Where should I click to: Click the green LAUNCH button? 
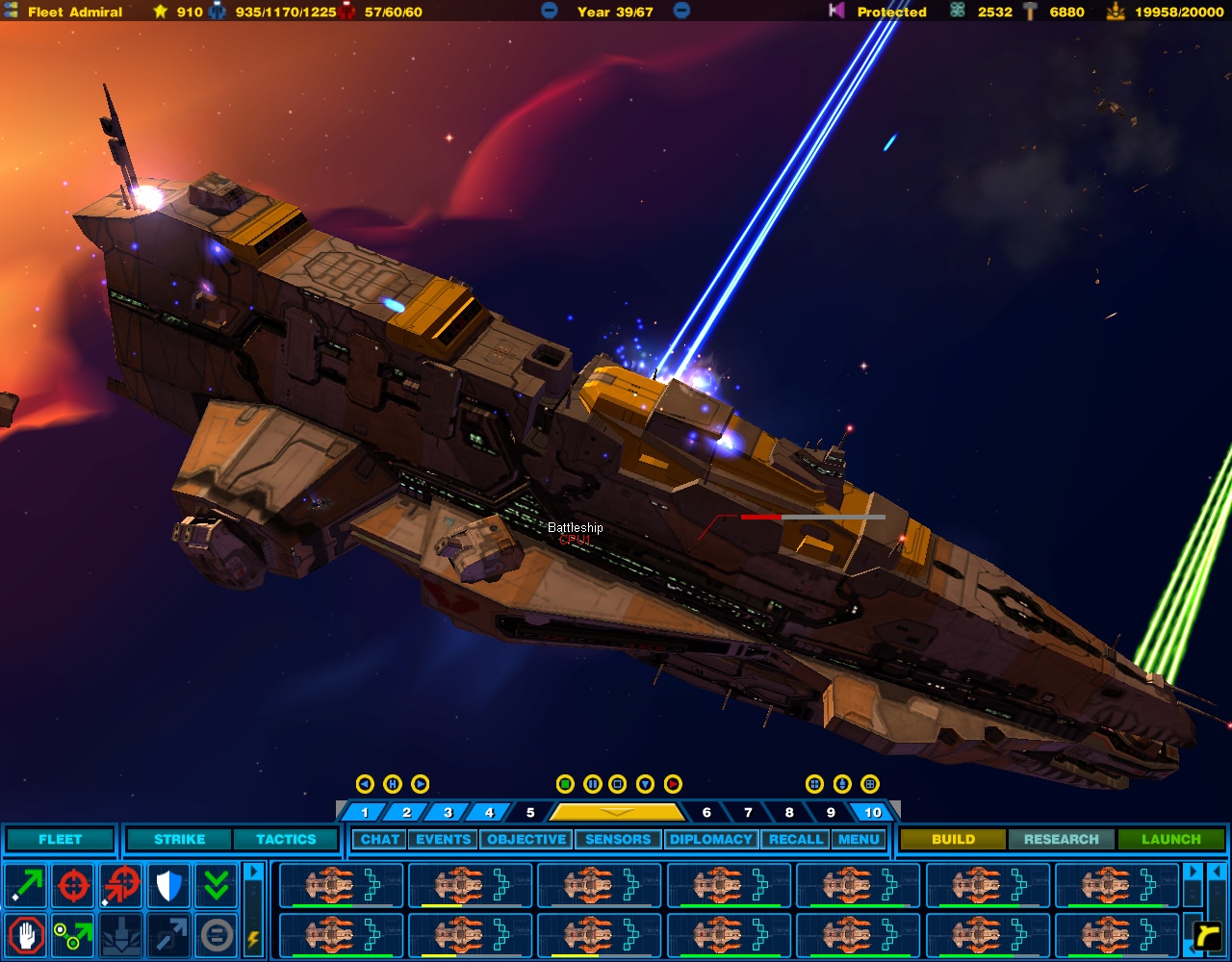click(x=1171, y=840)
